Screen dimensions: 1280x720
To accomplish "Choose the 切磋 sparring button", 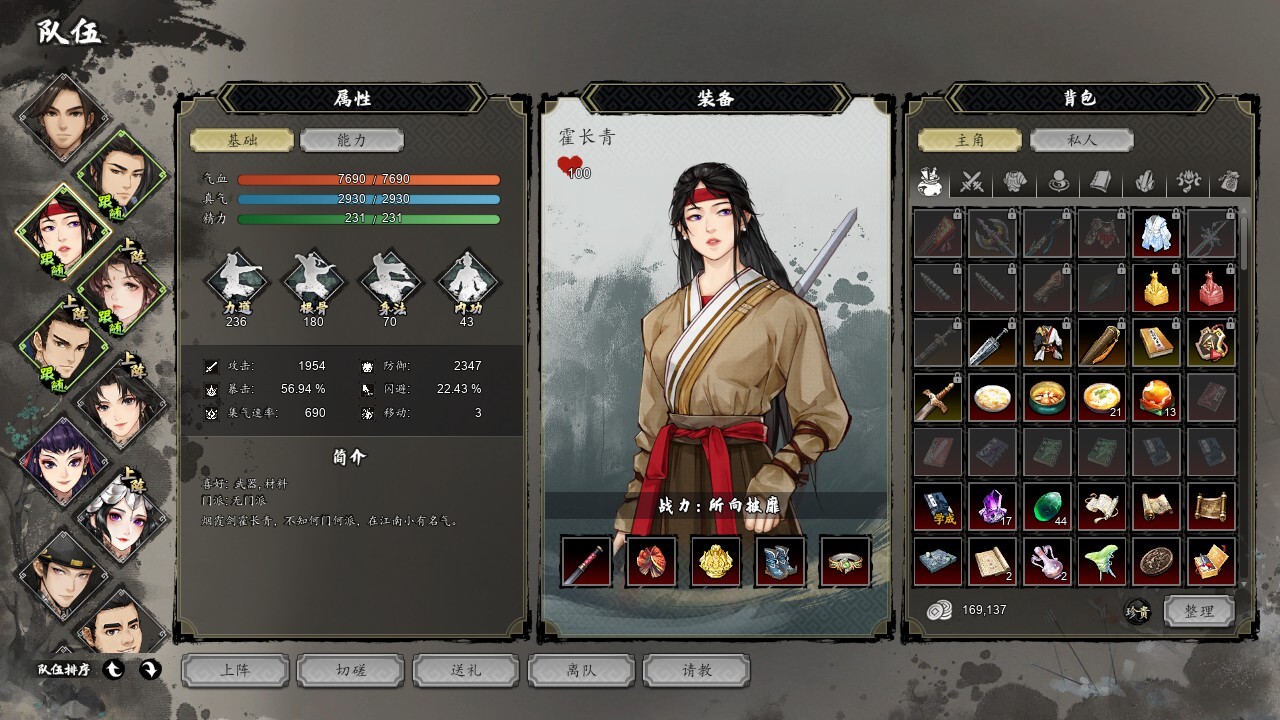I will click(x=351, y=670).
